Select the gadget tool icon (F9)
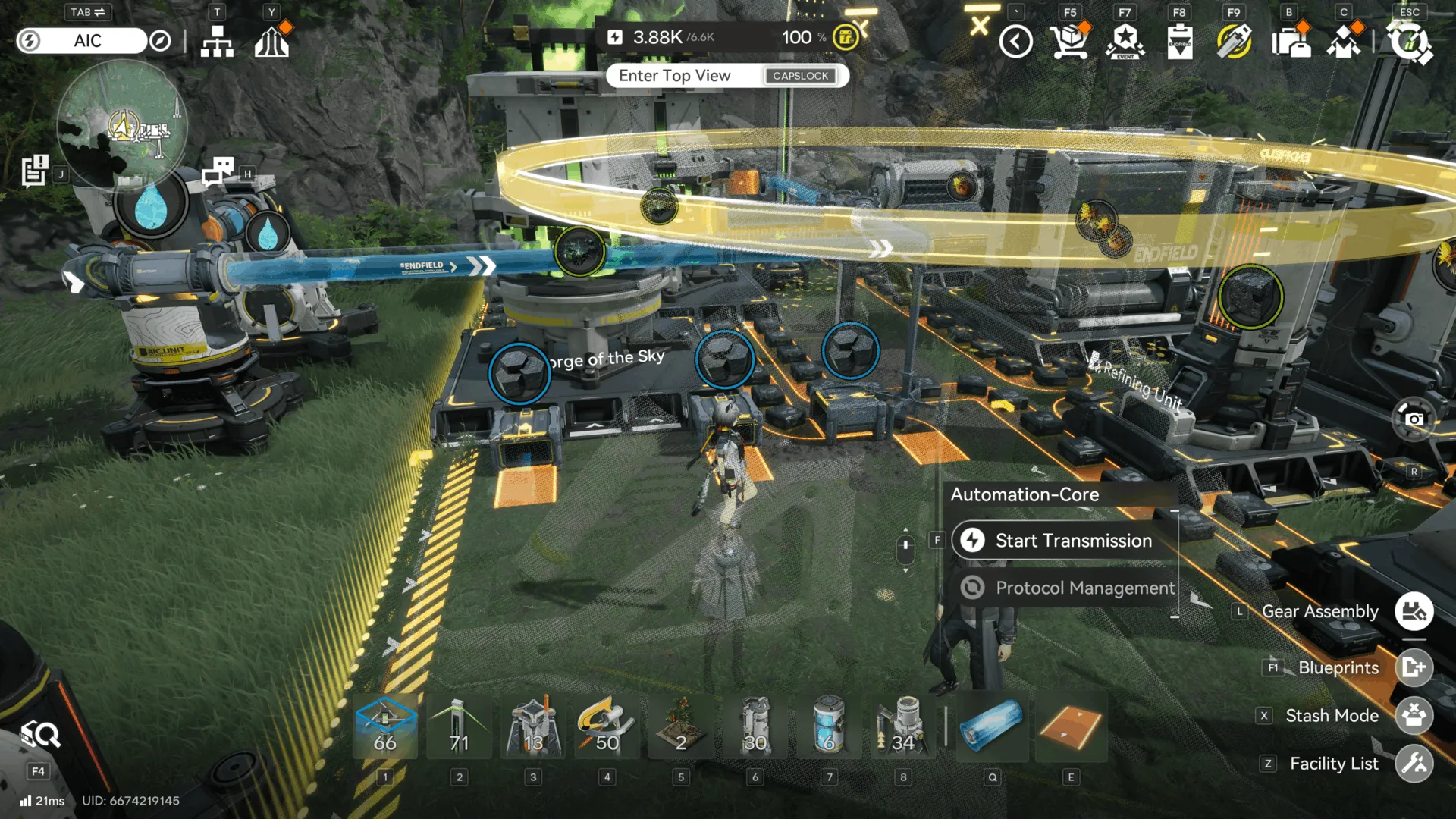The image size is (1456, 819). [1234, 42]
